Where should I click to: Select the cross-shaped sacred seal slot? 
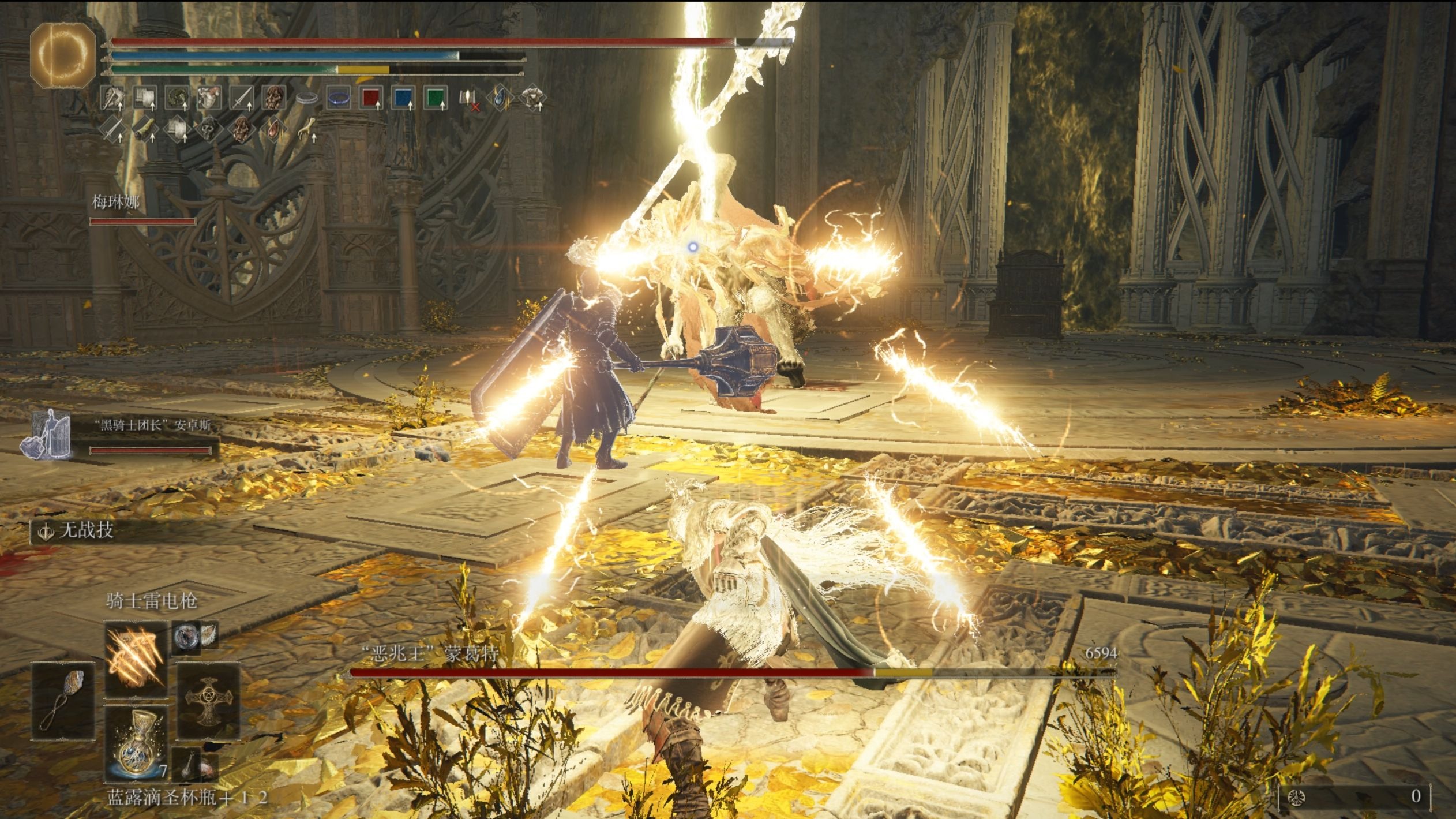[x=208, y=700]
